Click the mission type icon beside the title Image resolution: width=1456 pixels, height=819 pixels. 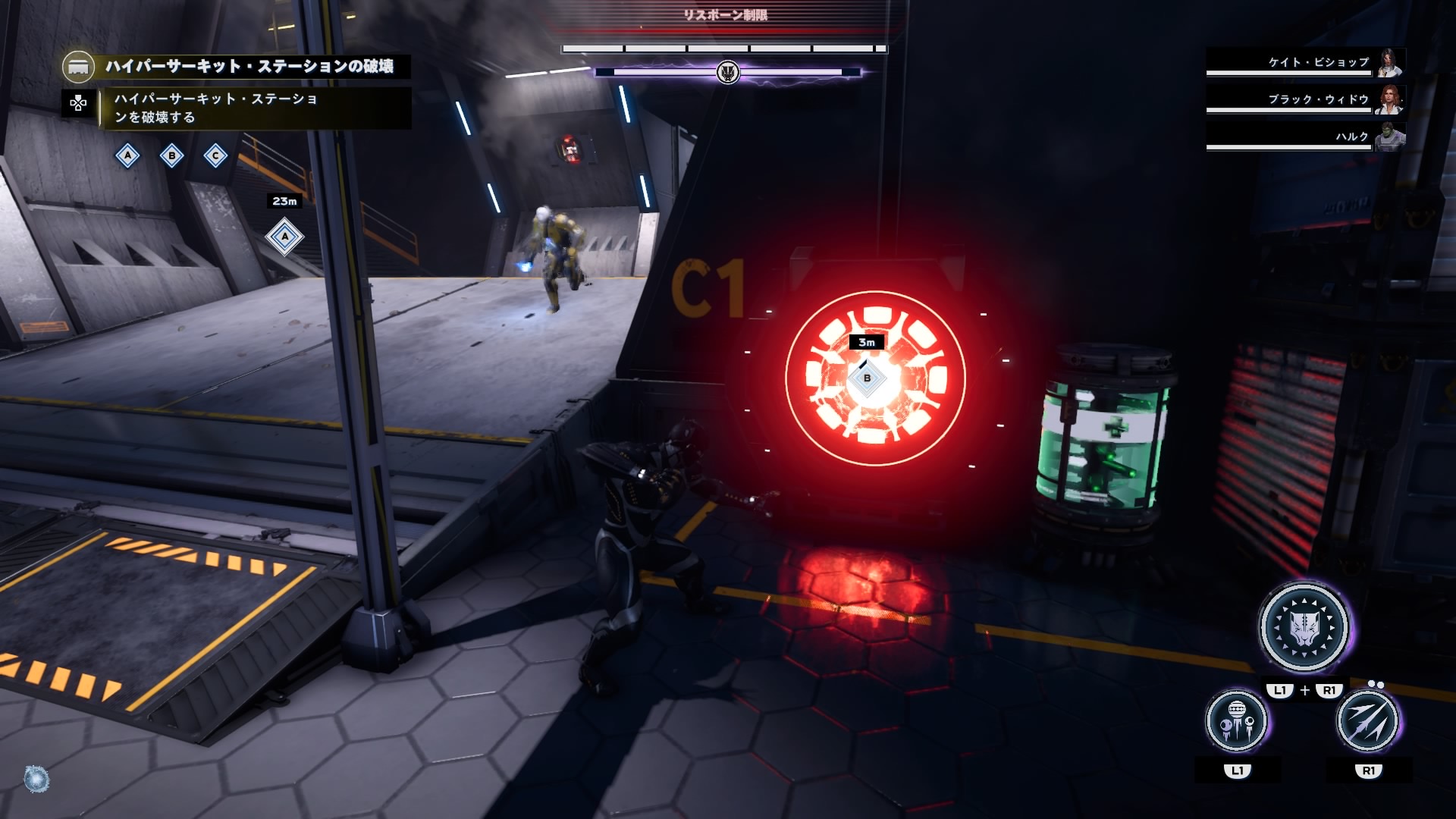pos(78,67)
